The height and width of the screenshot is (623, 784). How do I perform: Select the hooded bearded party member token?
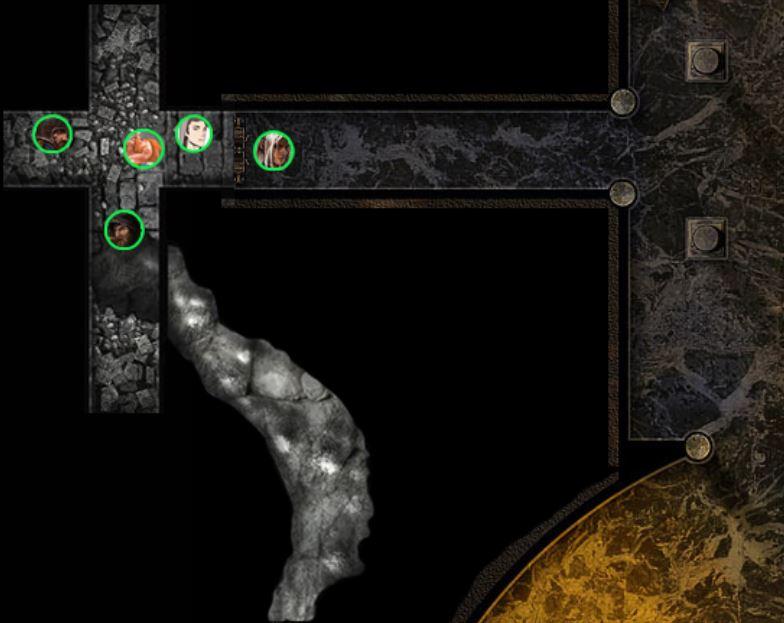[x=124, y=230]
